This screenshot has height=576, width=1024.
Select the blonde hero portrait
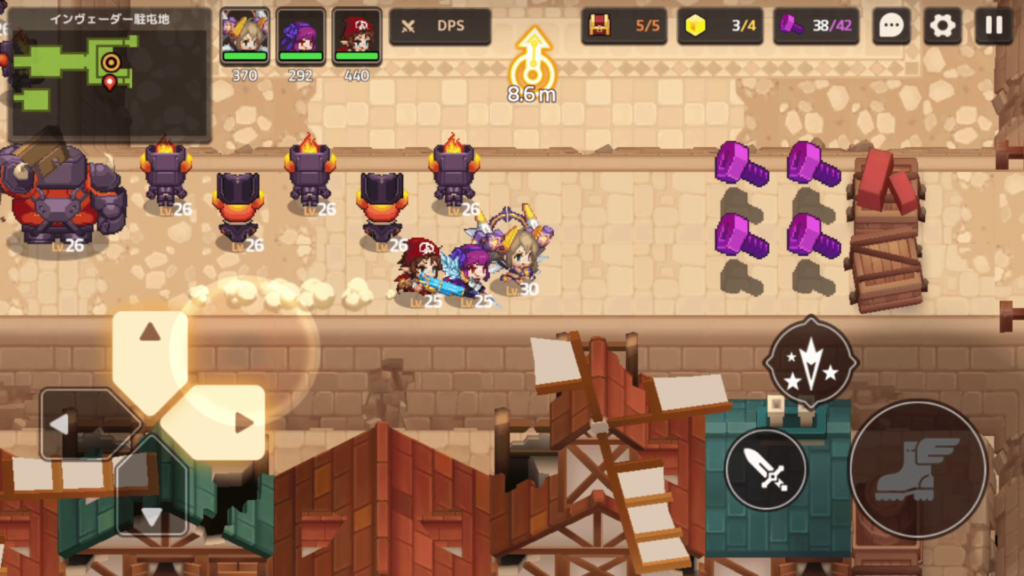(x=245, y=37)
